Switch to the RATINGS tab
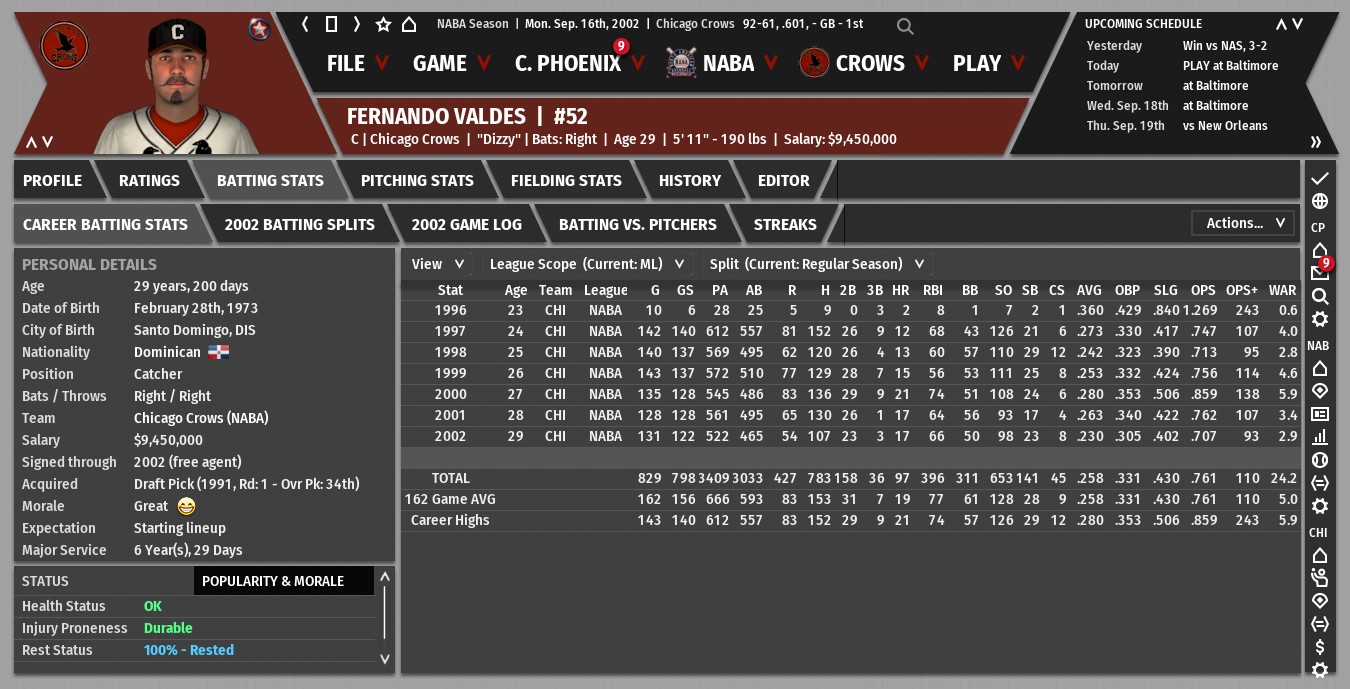 tap(149, 181)
